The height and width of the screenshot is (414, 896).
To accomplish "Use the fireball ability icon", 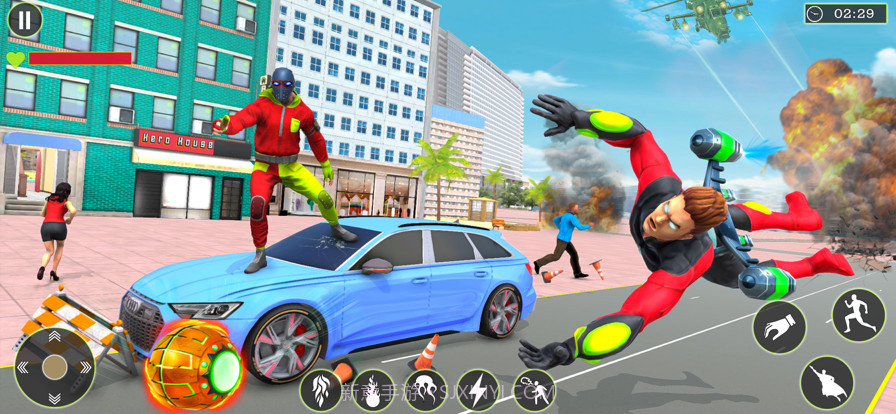I will pyautogui.click(x=373, y=390).
